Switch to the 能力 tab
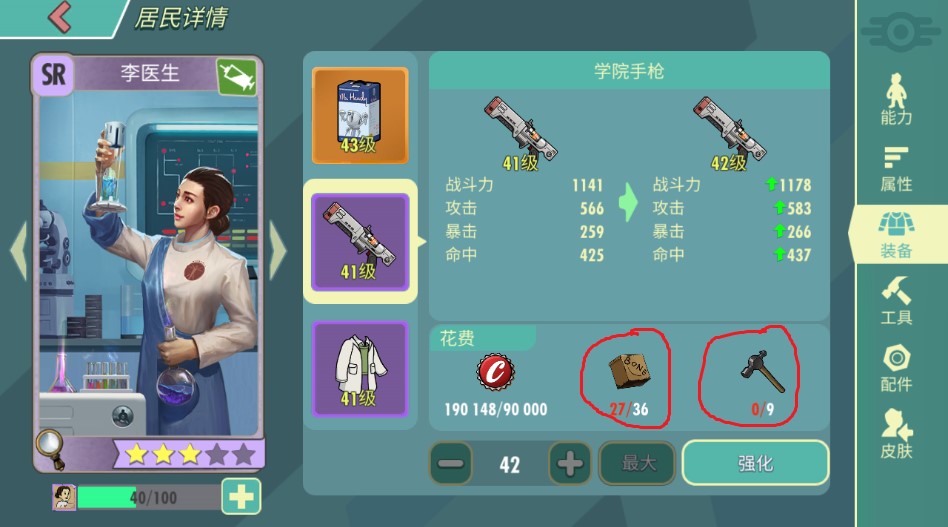 click(x=896, y=100)
